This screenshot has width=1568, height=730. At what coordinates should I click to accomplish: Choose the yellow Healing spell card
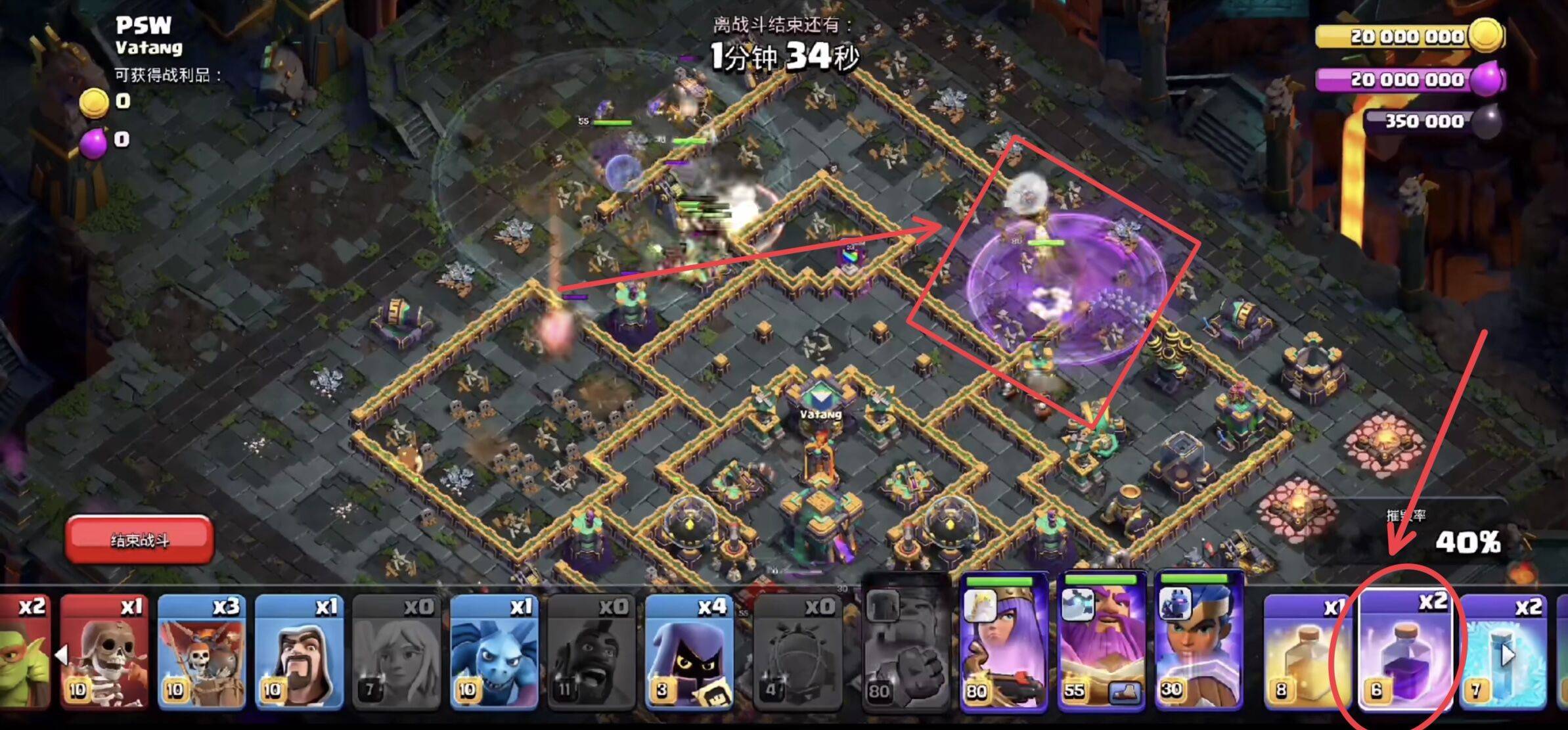point(1309,652)
